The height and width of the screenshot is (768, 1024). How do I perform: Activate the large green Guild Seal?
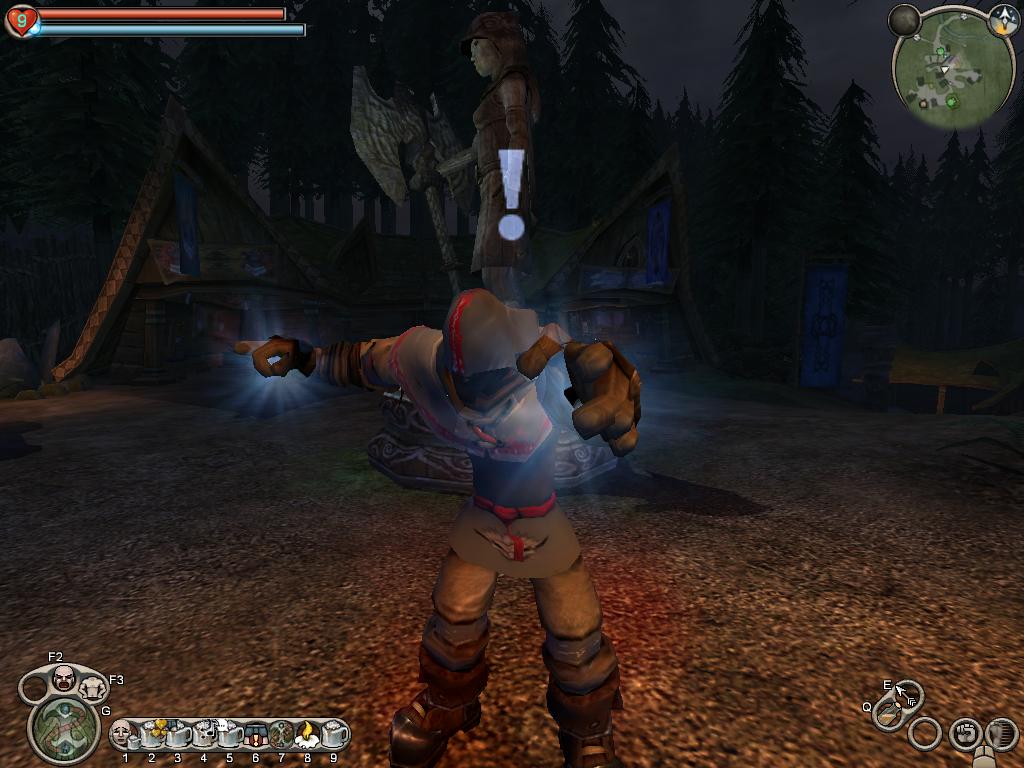(64, 727)
